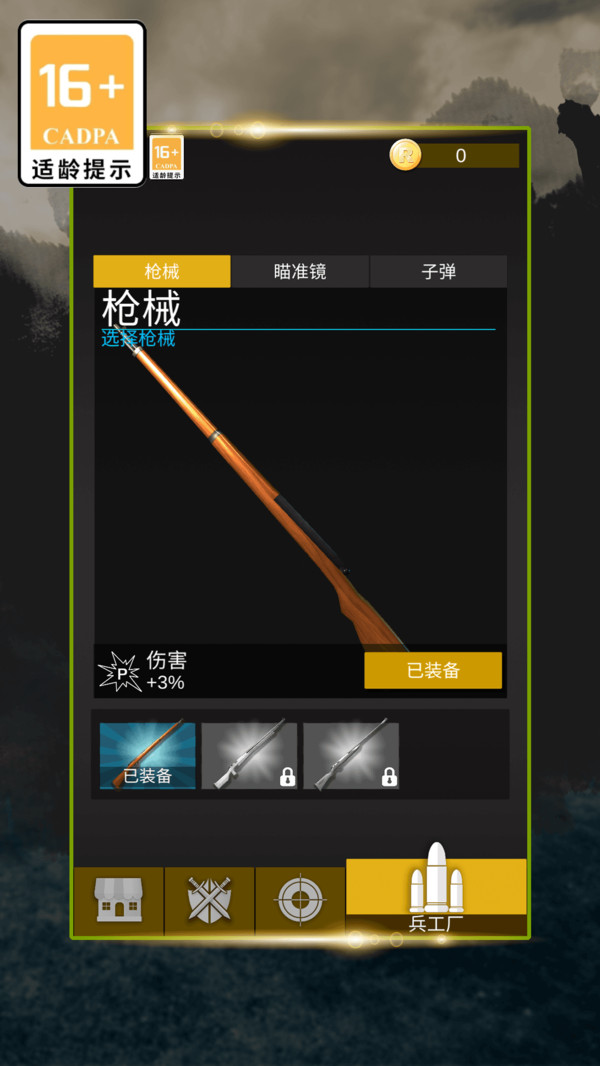Tap the gold coin currency icon

[x=405, y=155]
